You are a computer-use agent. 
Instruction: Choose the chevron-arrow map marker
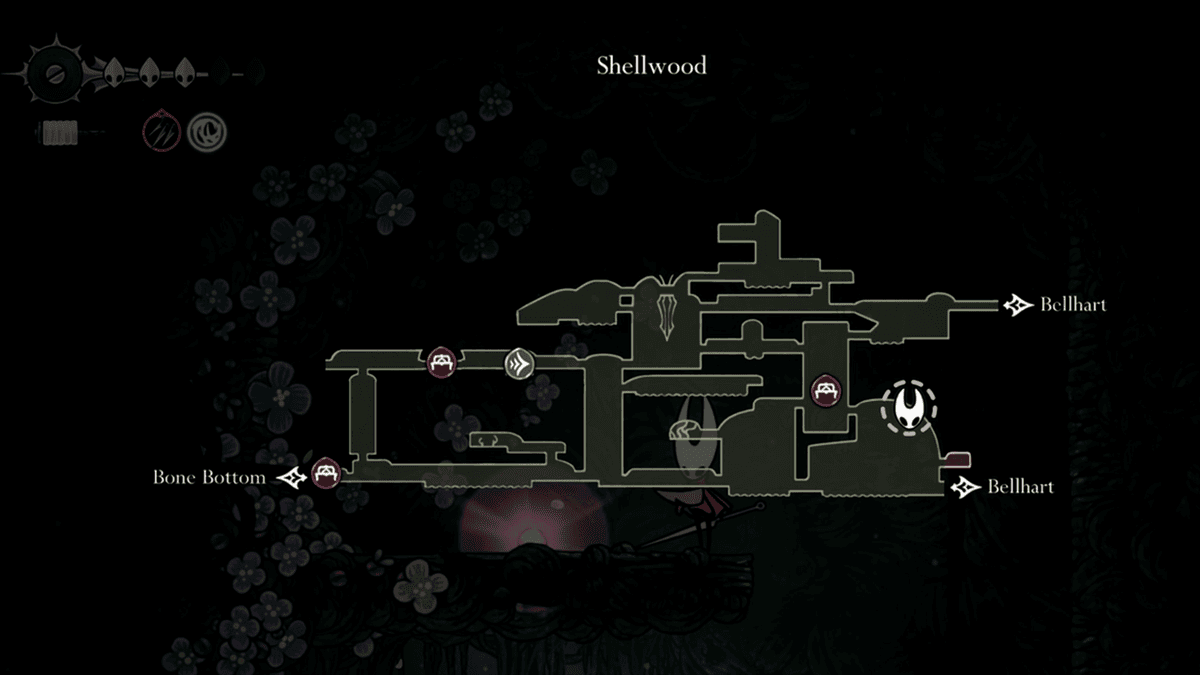click(520, 362)
